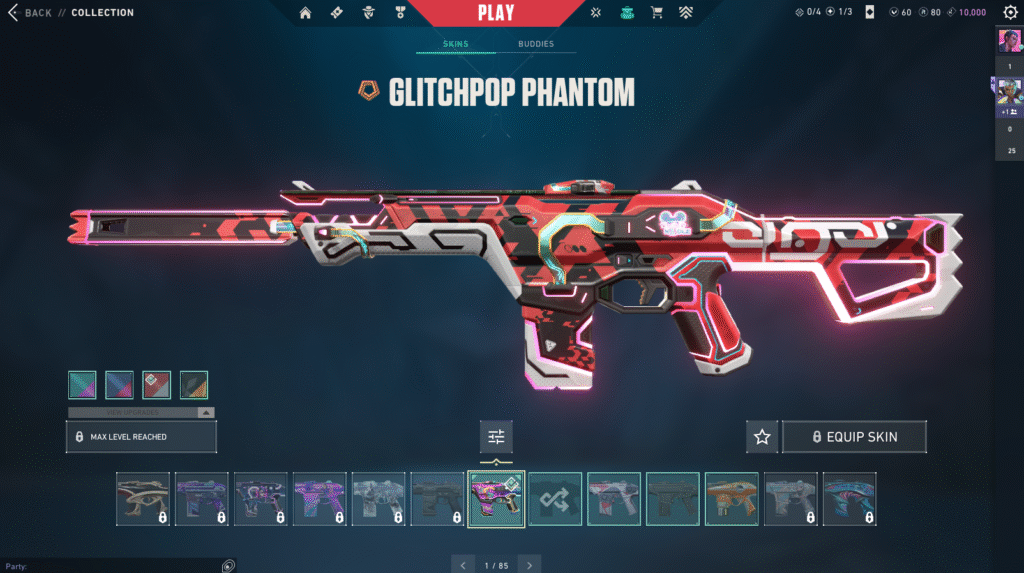This screenshot has width=1024, height=573.
Task: Open the settings gear icon
Action: click(1010, 13)
